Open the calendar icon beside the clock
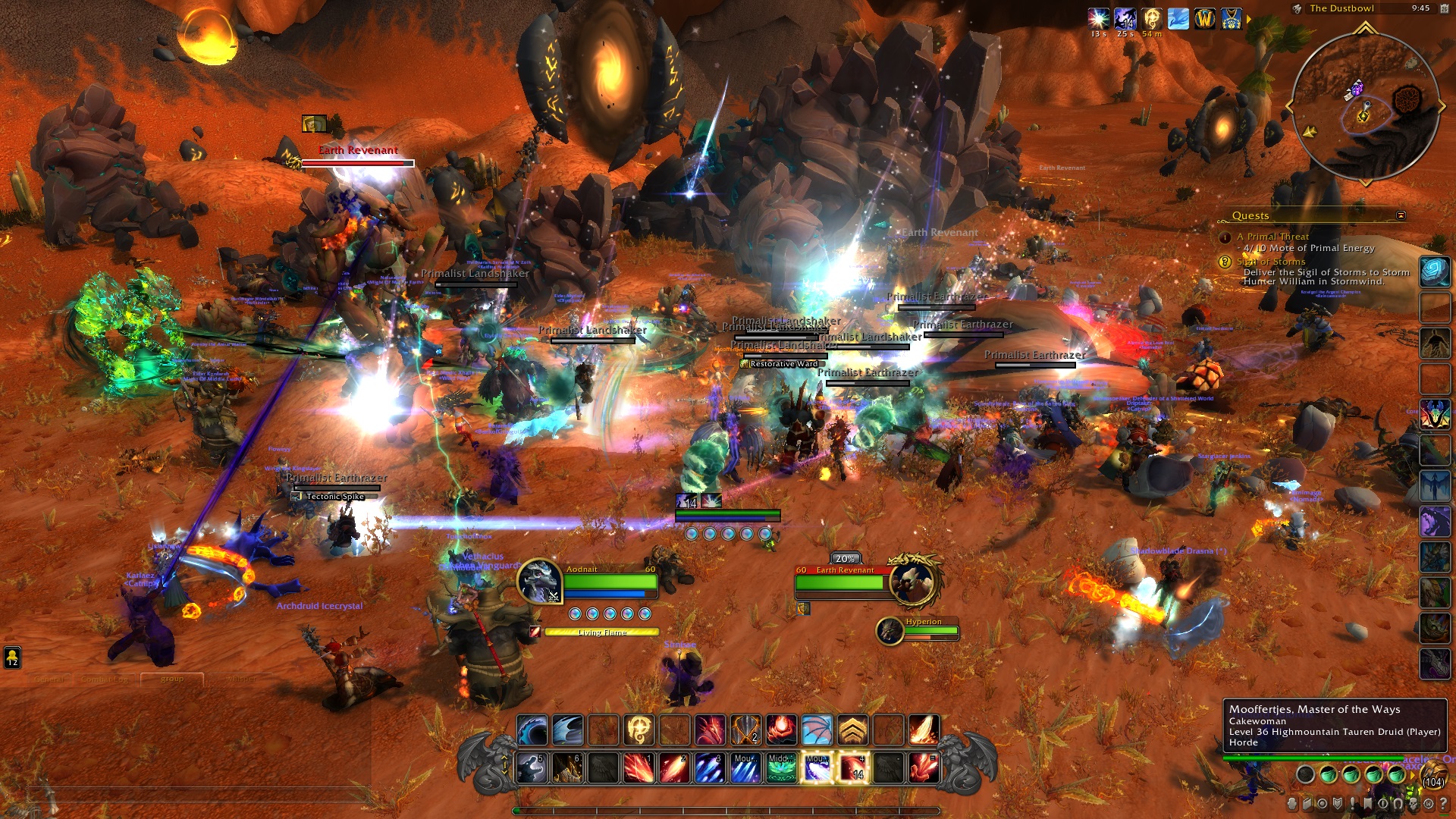Image resolution: width=1456 pixels, height=819 pixels. tap(1445, 8)
